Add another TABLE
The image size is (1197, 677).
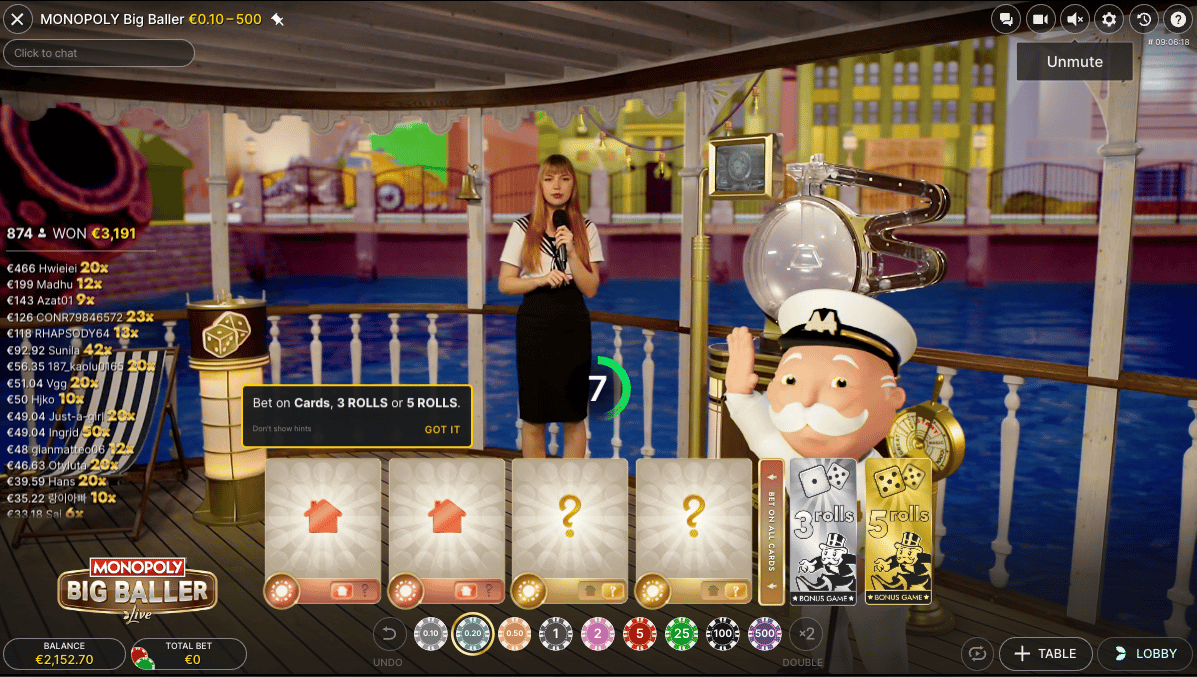pos(1044,654)
